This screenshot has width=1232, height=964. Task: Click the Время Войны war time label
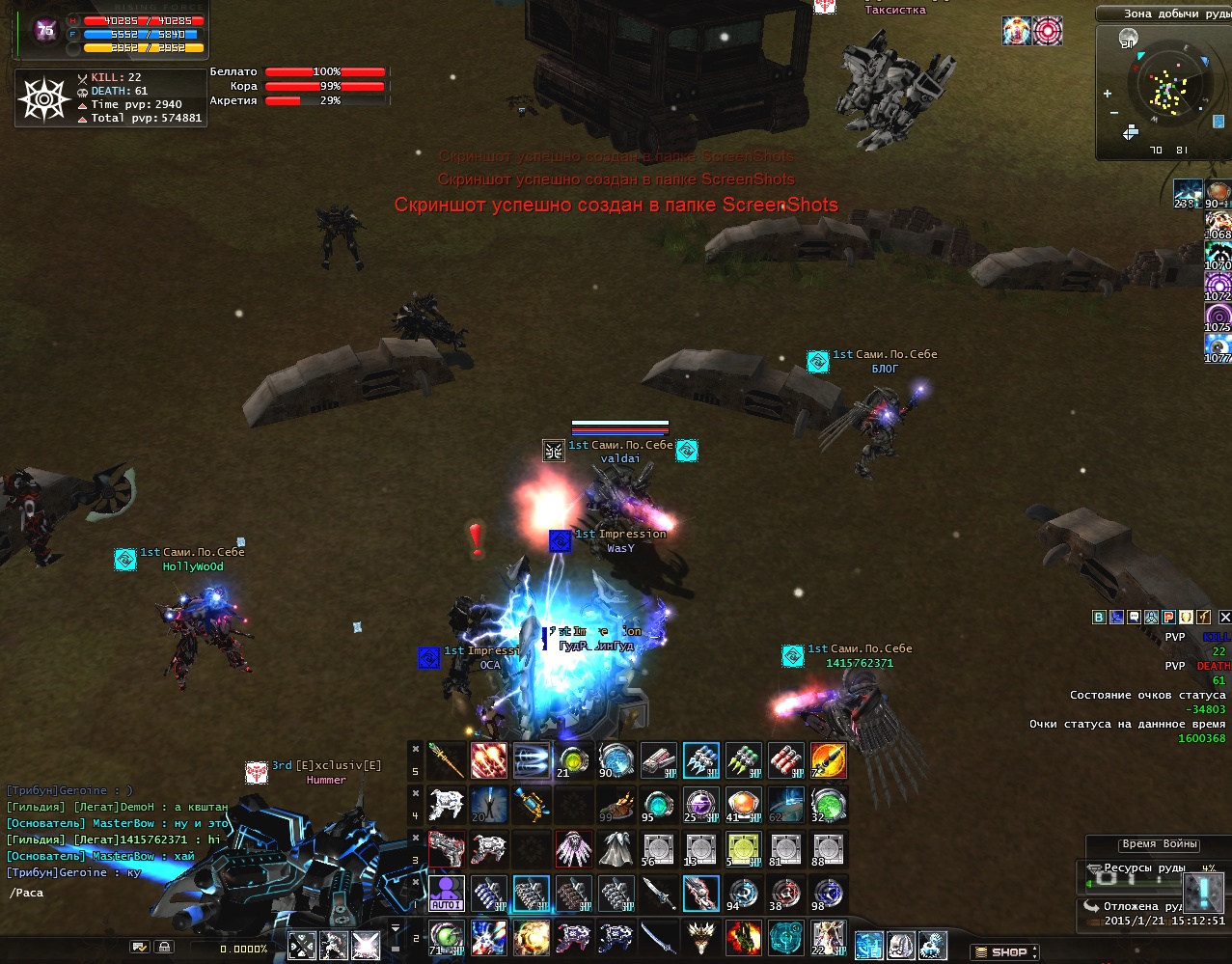(1160, 844)
